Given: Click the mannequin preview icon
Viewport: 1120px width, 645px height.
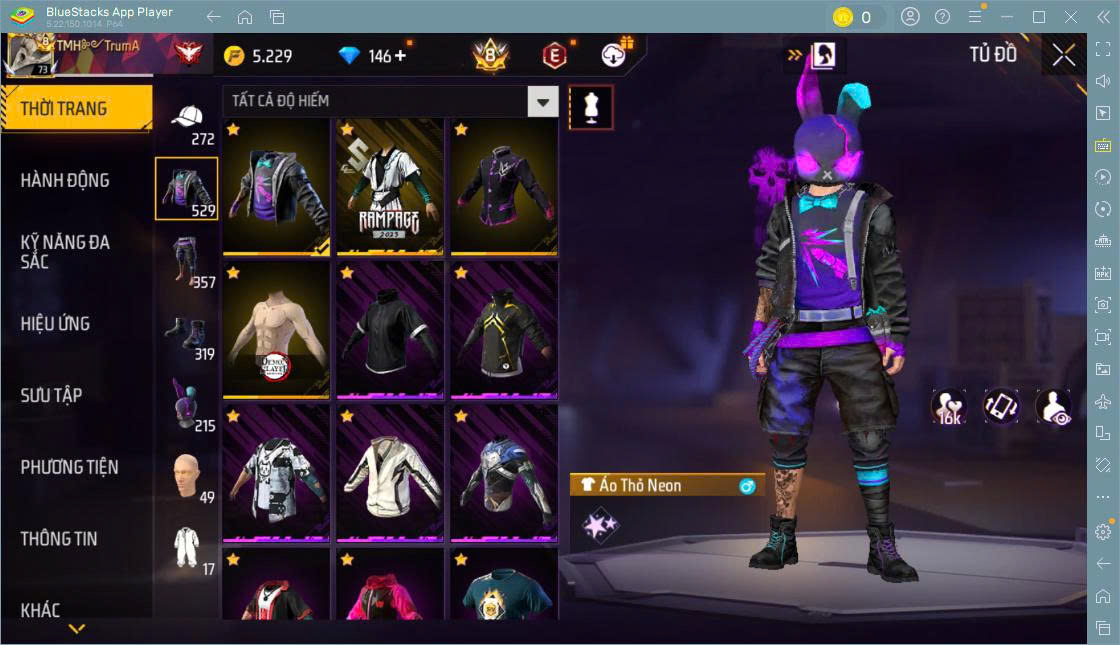Looking at the screenshot, I should click(590, 107).
